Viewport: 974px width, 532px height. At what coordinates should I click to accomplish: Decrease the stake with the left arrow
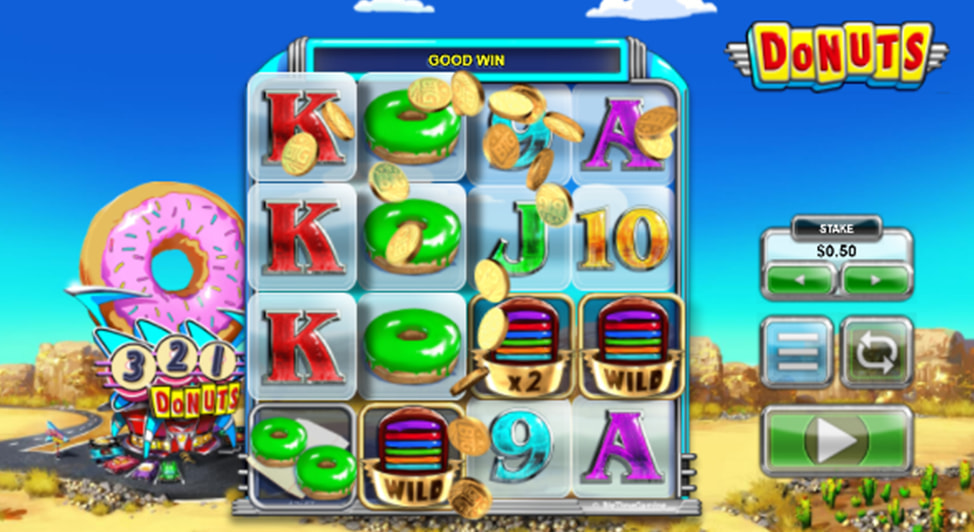pyautogui.click(x=799, y=279)
